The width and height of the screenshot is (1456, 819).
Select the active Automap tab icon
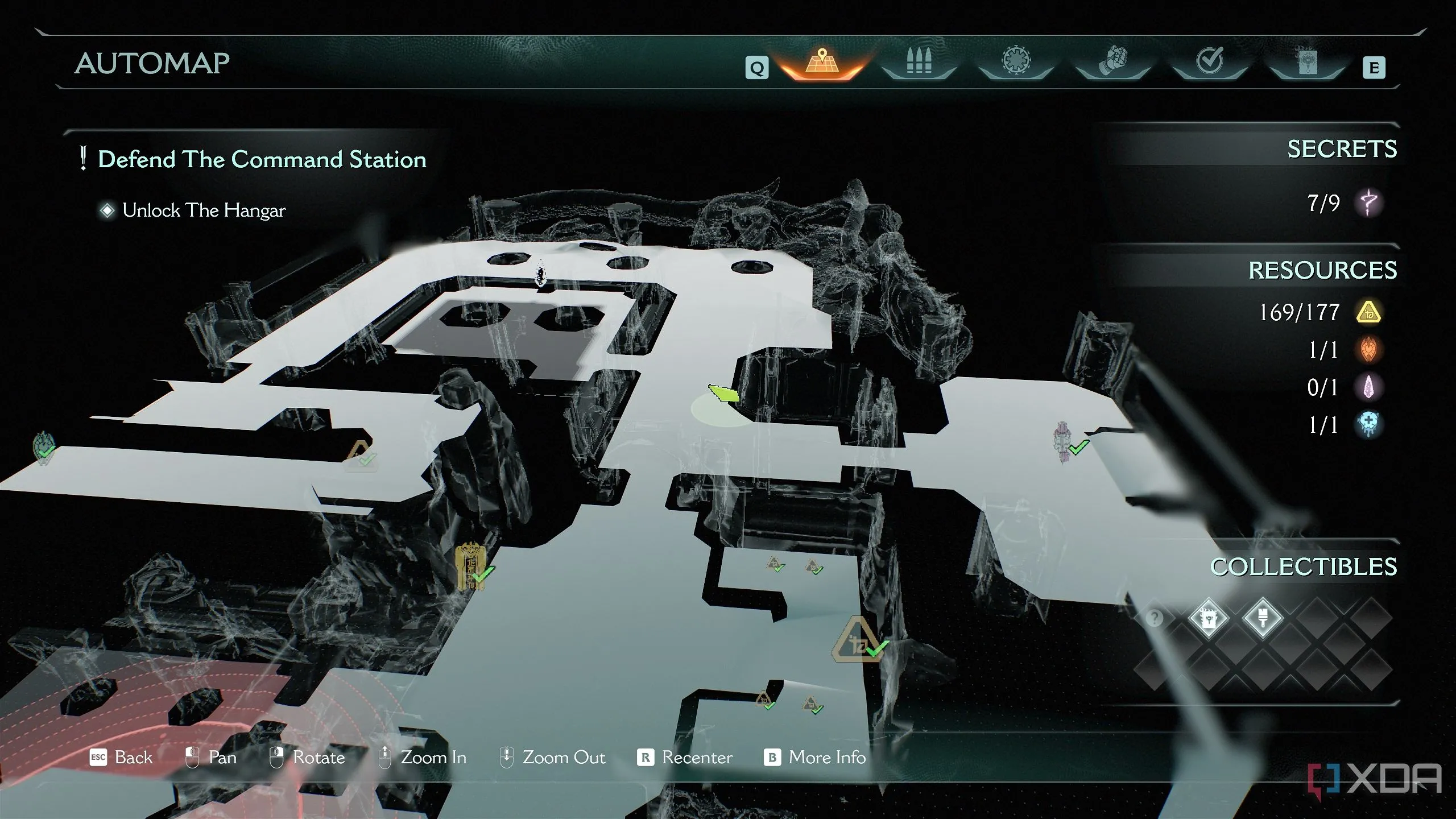(x=822, y=63)
